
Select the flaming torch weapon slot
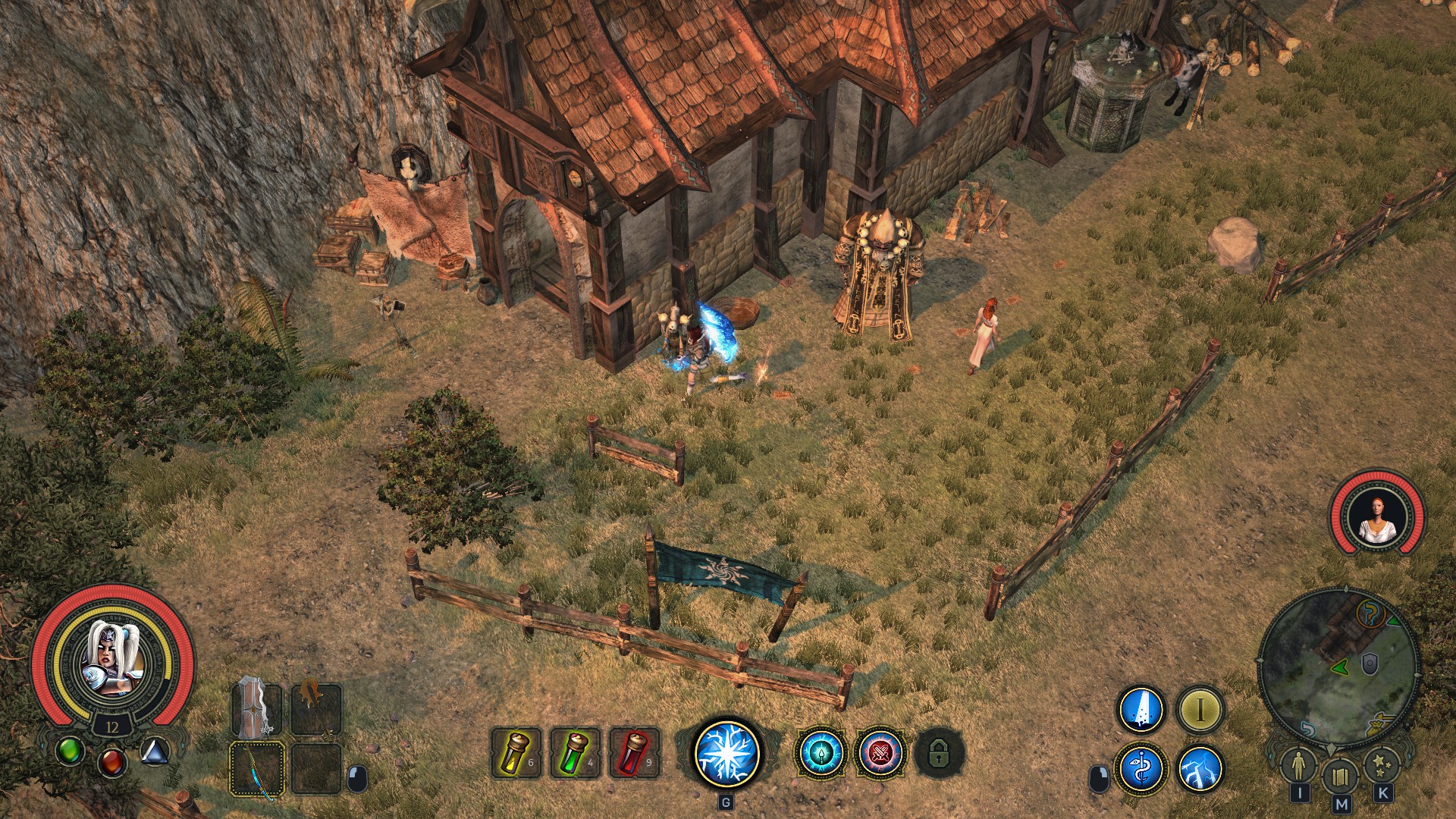pyautogui.click(x=315, y=709)
